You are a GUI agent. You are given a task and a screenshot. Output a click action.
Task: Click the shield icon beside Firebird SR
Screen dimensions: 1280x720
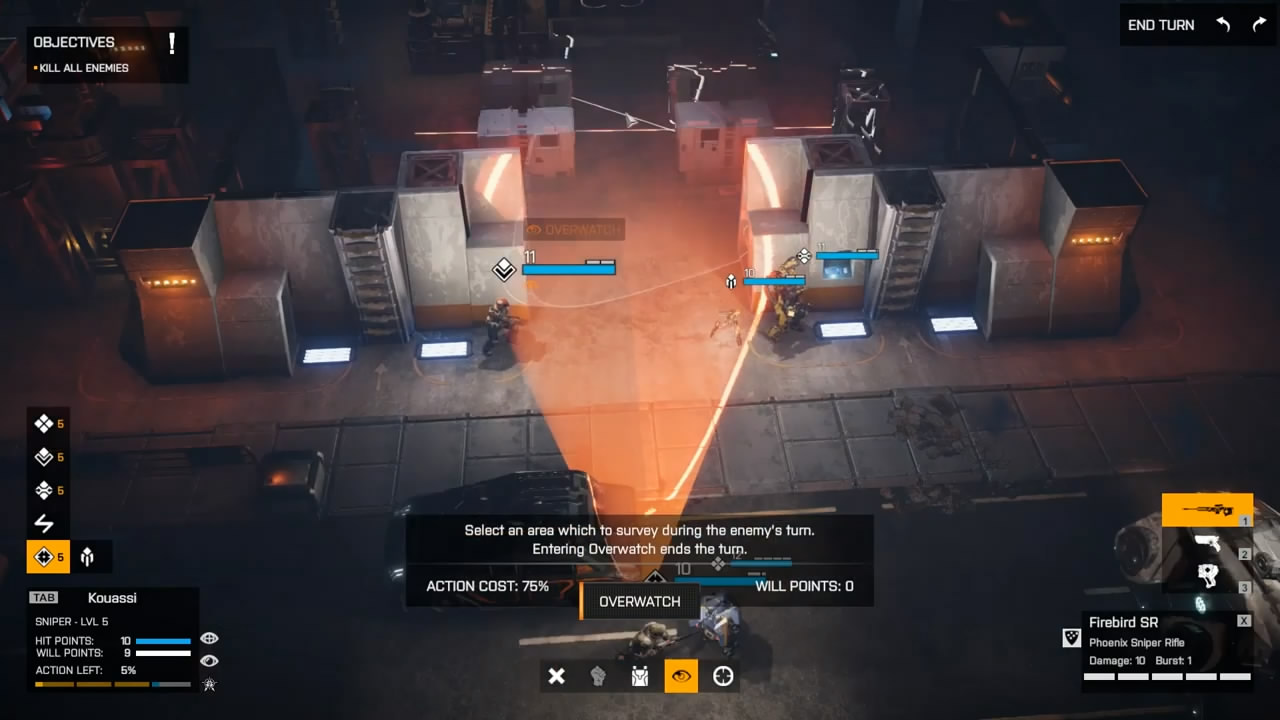(1071, 638)
